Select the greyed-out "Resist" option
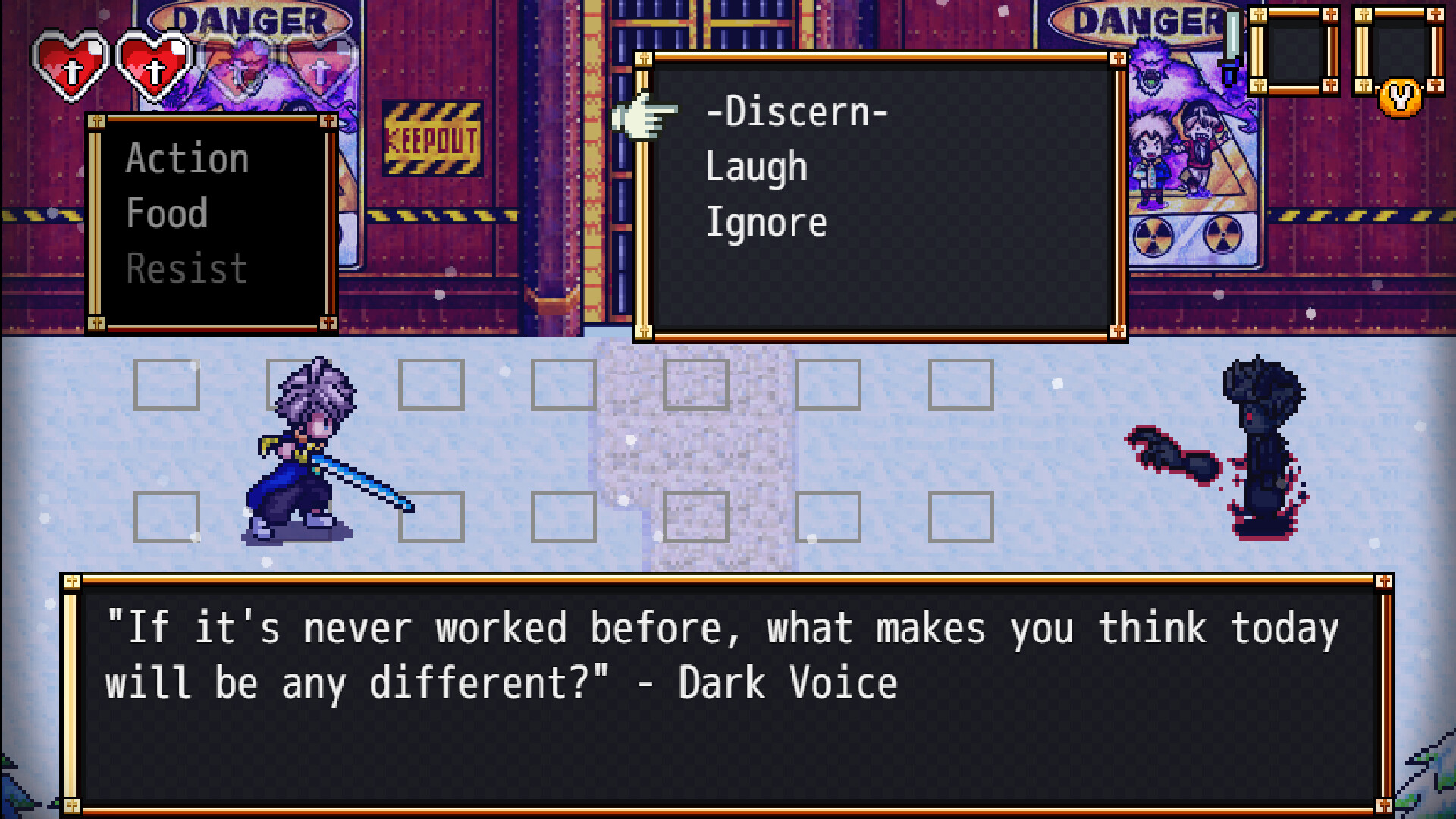This screenshot has width=1456, height=819. pos(186,267)
